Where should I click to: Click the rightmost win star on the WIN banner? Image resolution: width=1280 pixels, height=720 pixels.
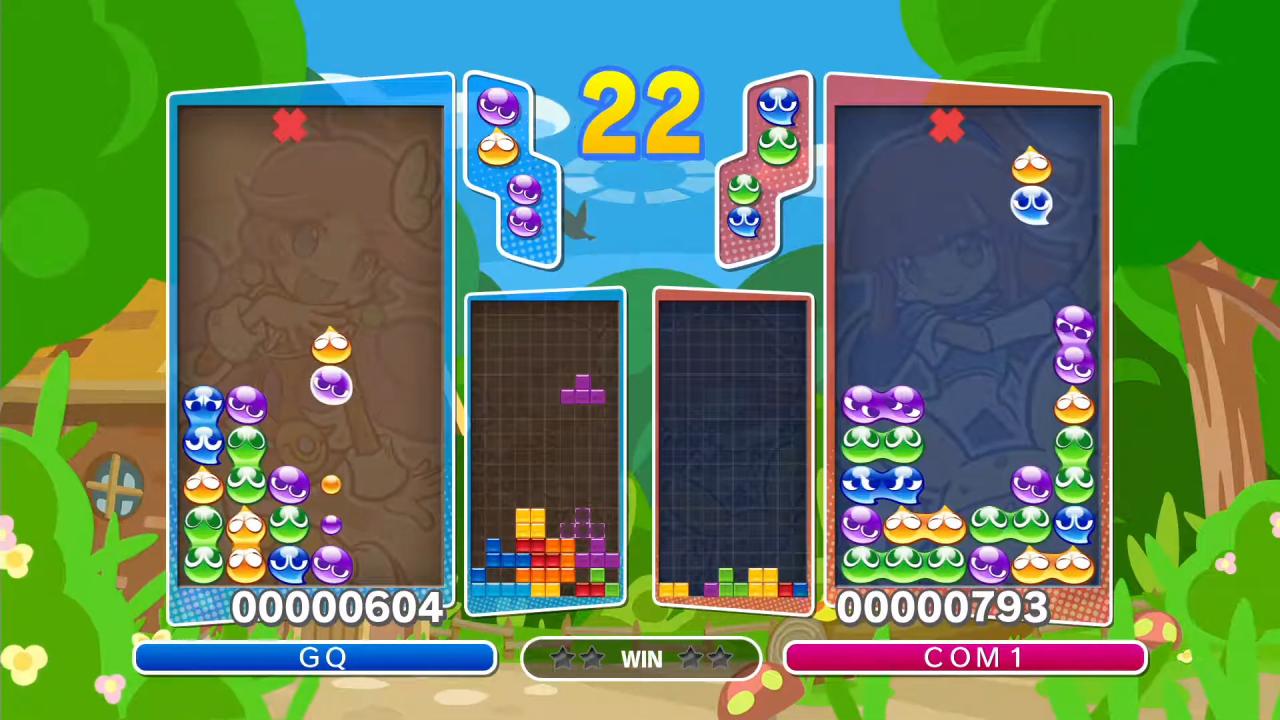718,658
